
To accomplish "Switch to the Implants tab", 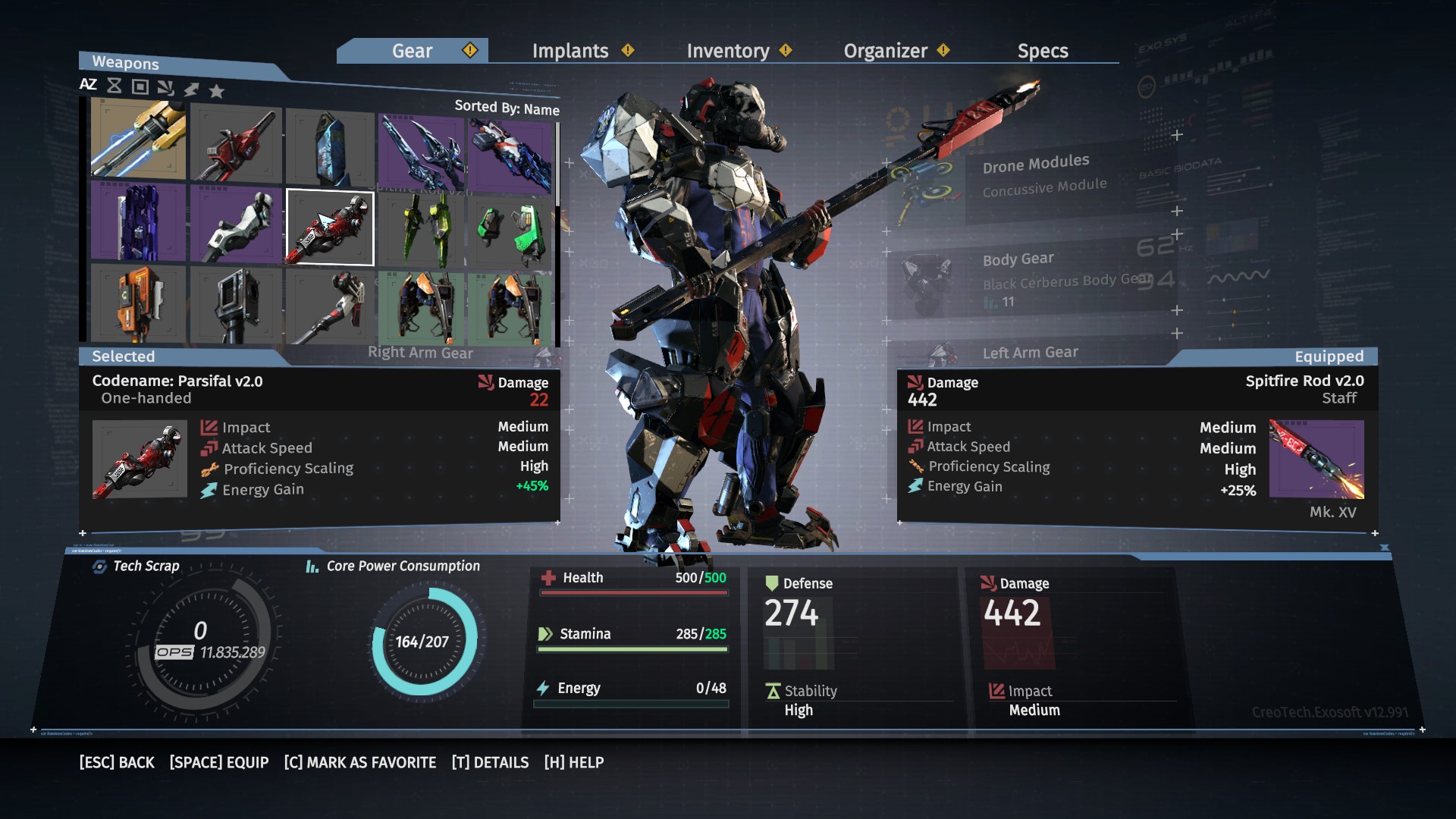I will (570, 51).
